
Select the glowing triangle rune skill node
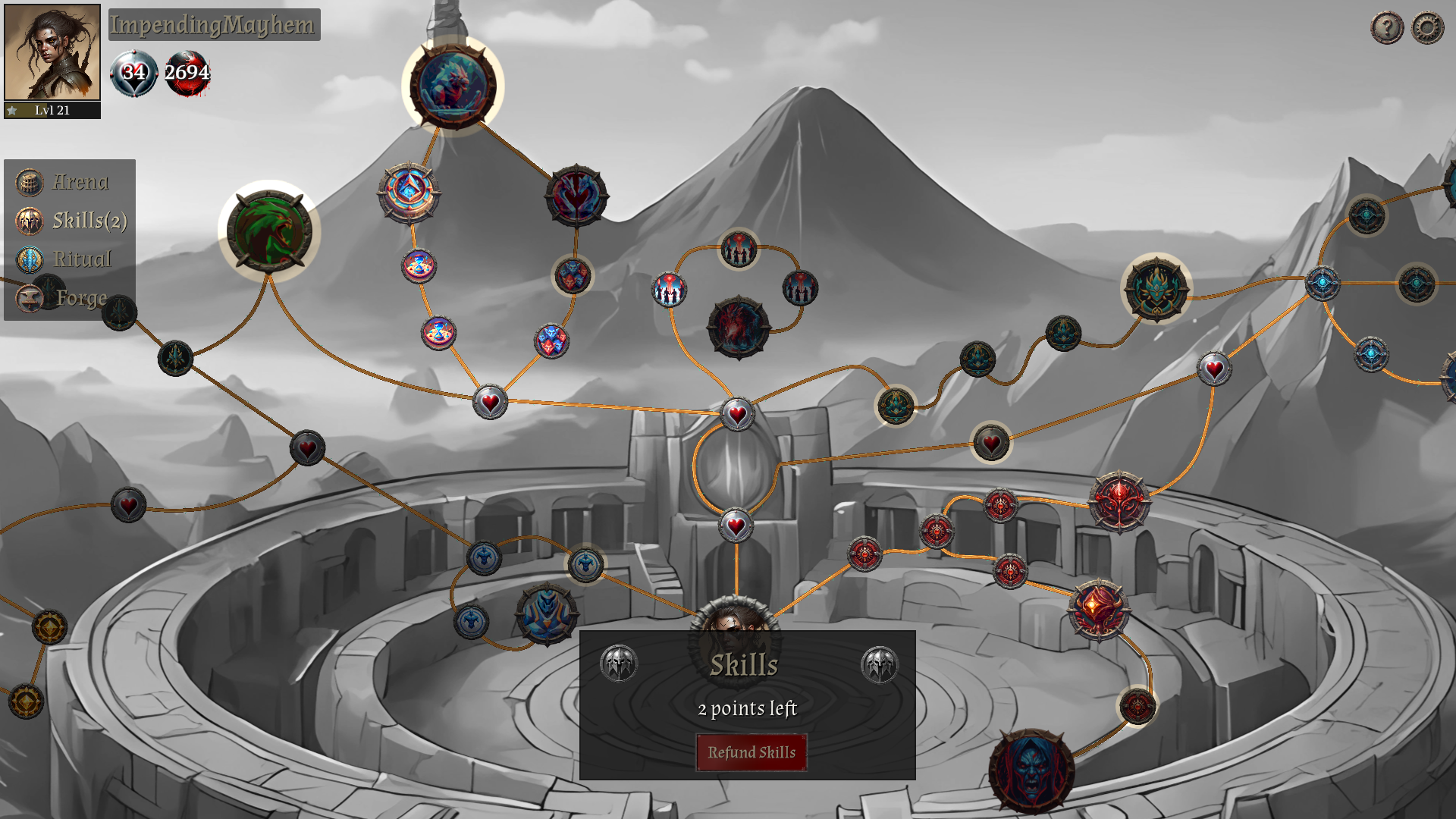tap(409, 193)
